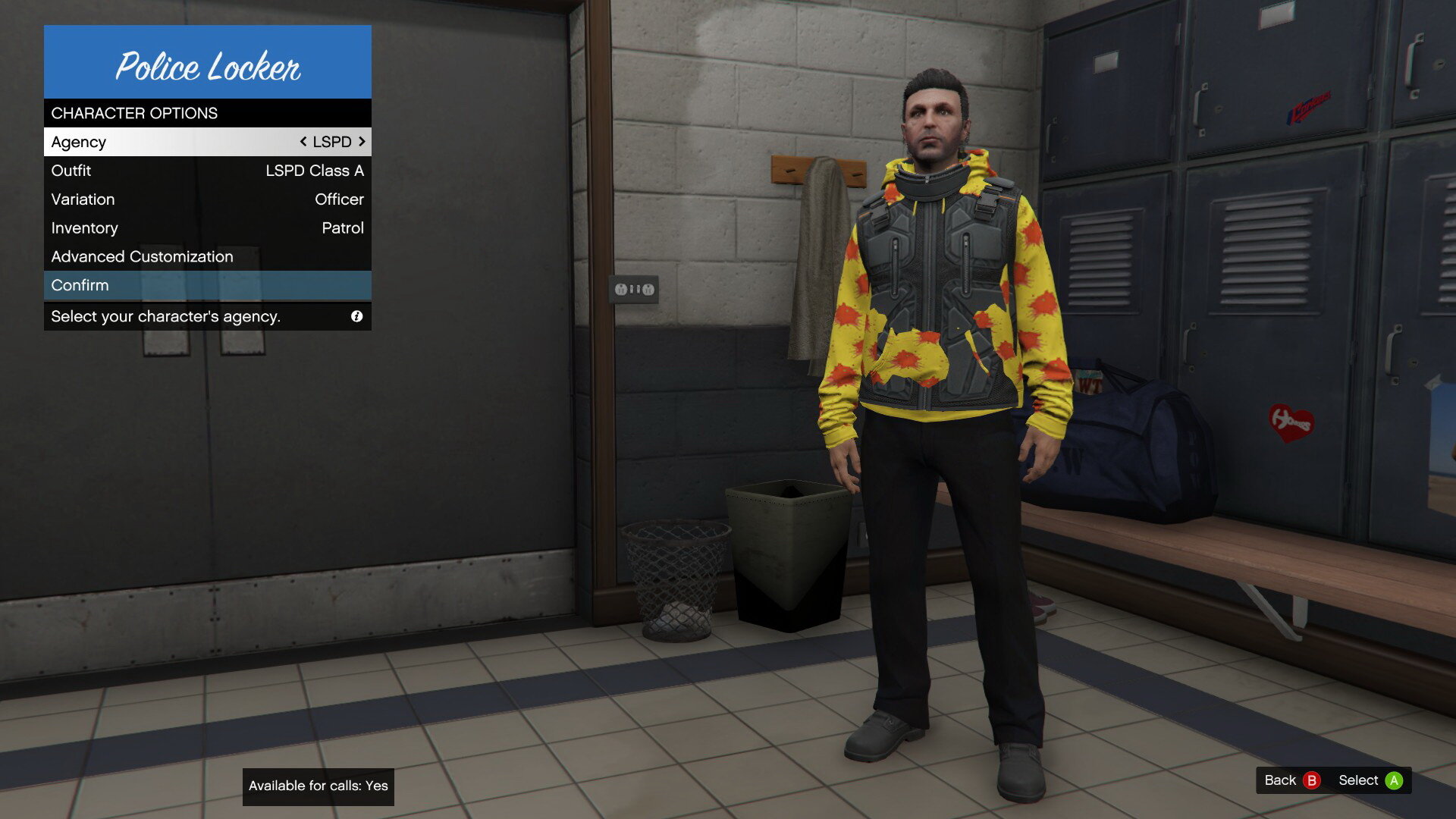Open the Inventory option
Viewport: 1456px width, 819px height.
click(207, 228)
